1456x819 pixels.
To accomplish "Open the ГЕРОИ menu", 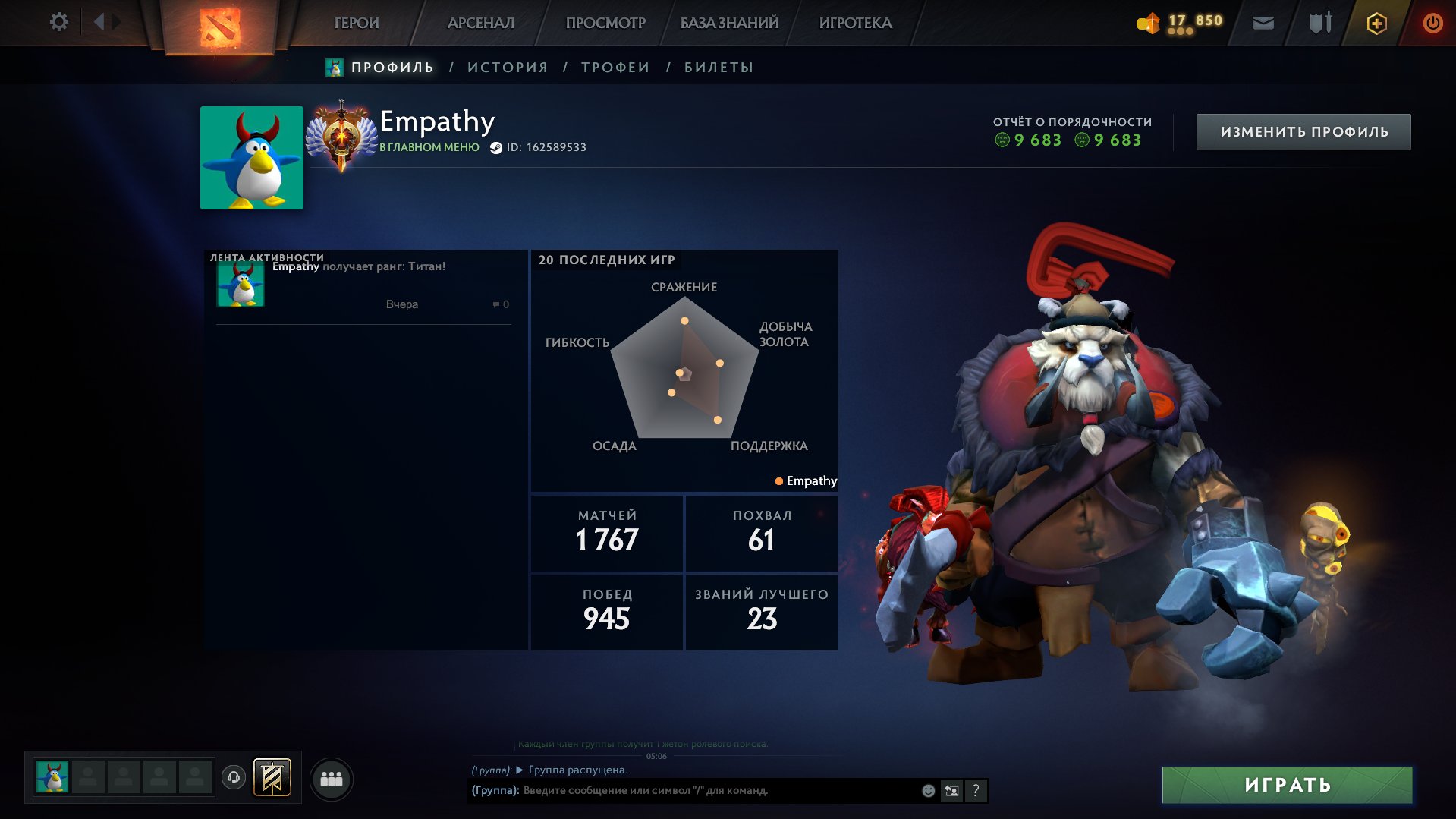I will coord(357,23).
